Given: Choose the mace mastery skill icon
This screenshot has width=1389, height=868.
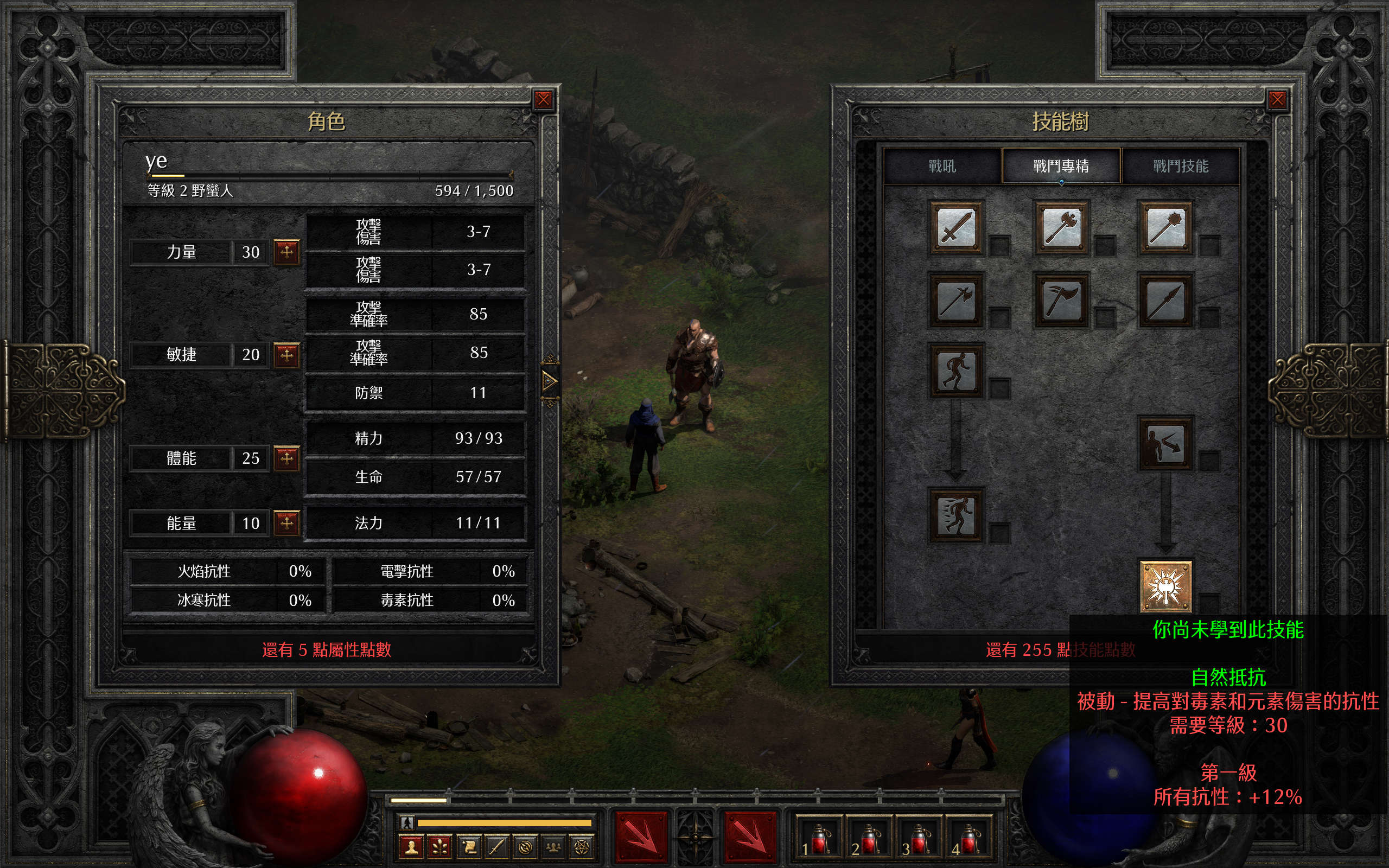Looking at the screenshot, I should pyautogui.click(x=1165, y=228).
